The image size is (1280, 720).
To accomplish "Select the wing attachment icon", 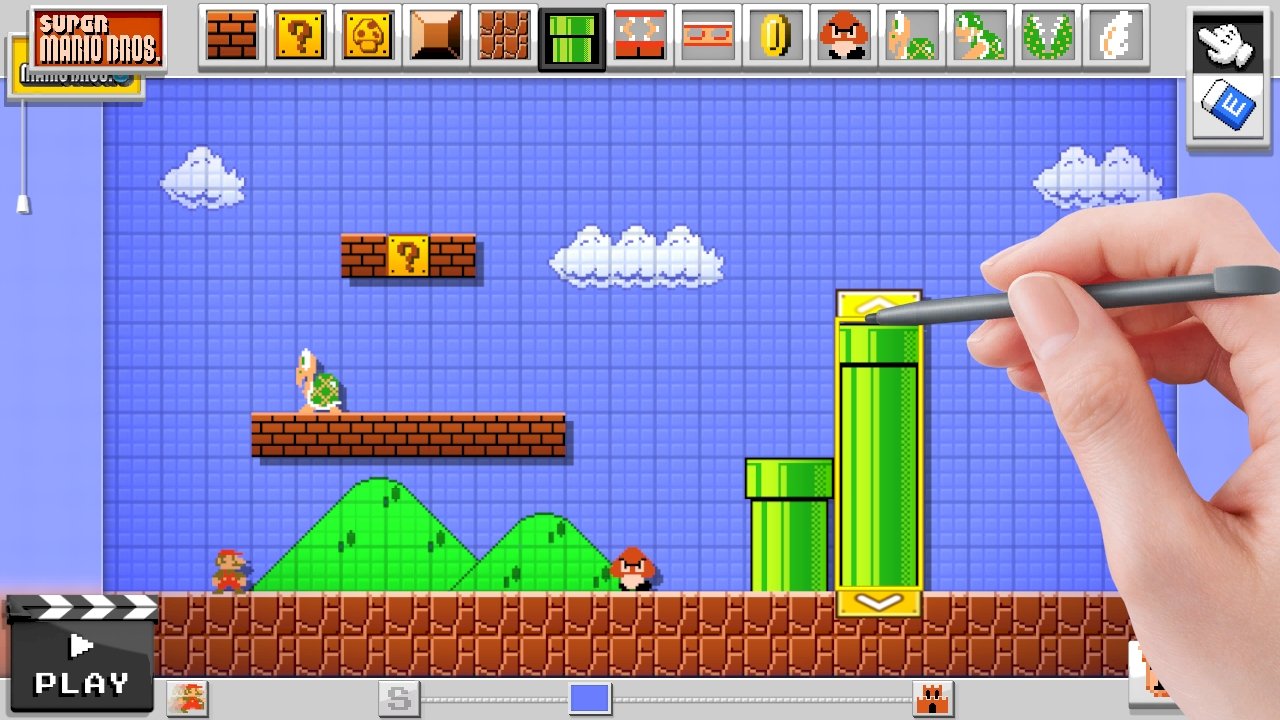I will [x=1115, y=35].
